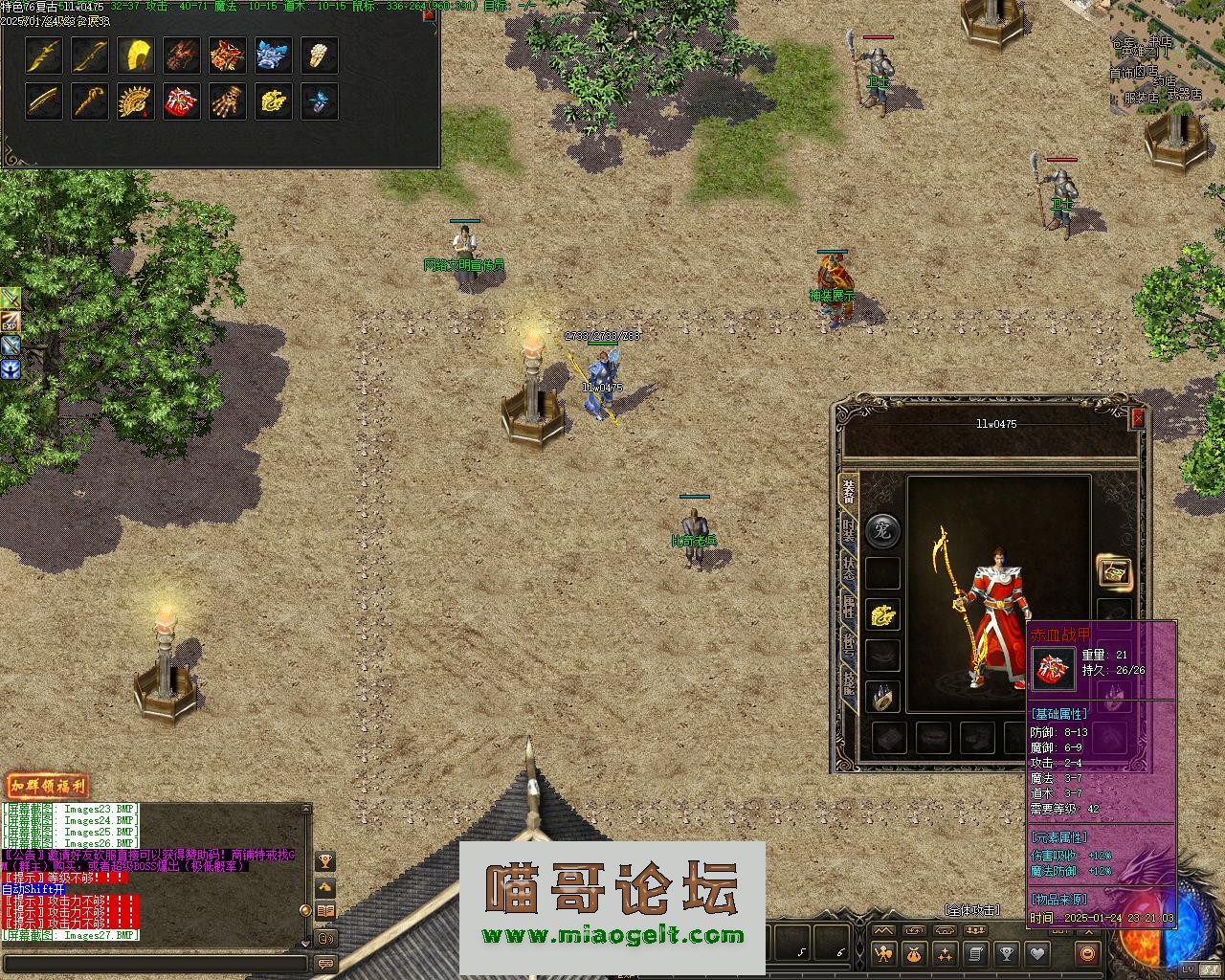Viewport: 1225px width, 980px height.
Task: Open the heart icon in the bottom toolbar
Action: 1036,953
